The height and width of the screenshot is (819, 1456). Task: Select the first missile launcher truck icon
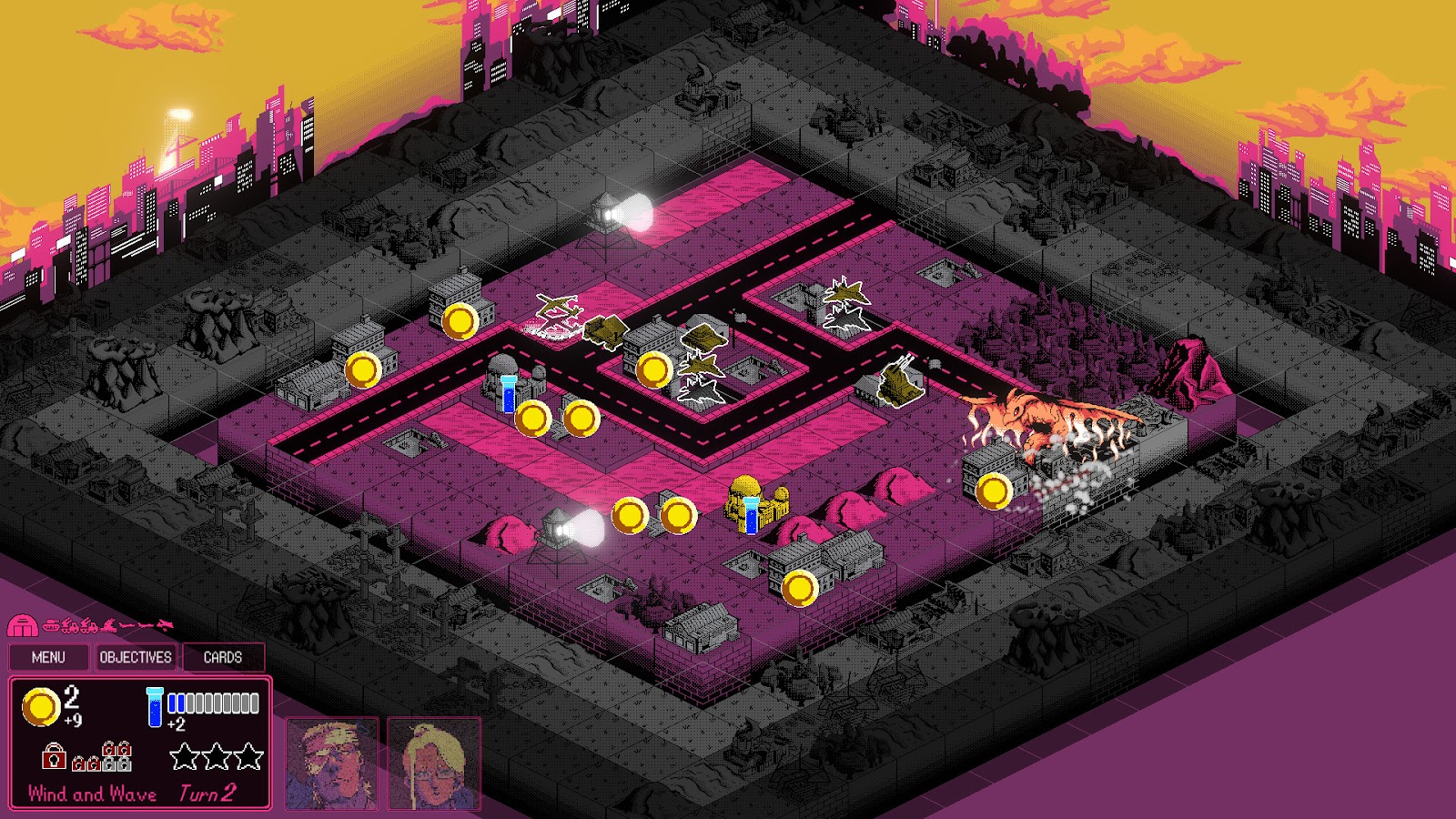tap(70, 625)
